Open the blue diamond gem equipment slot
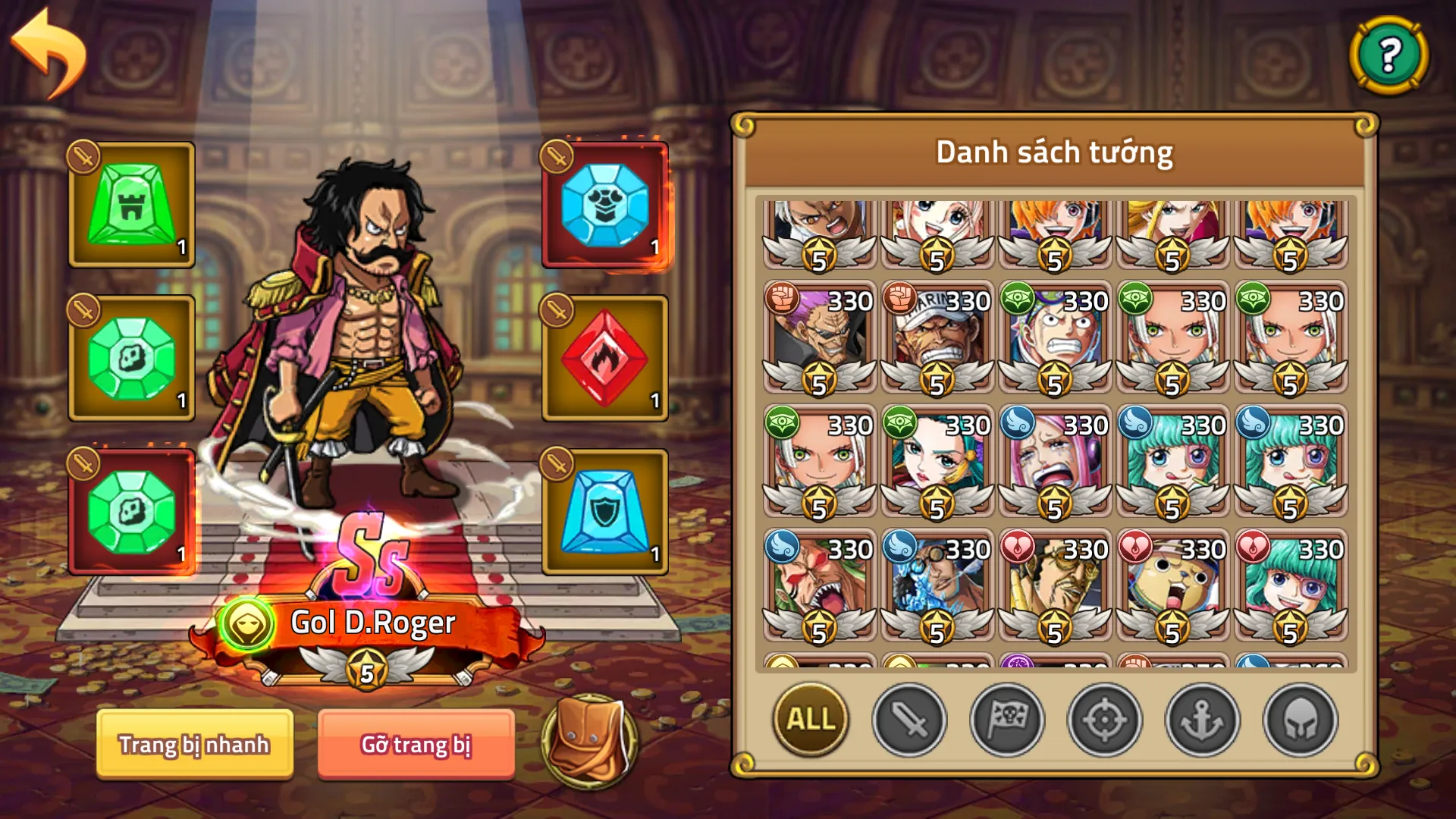The width and height of the screenshot is (1456, 819). pos(604,203)
